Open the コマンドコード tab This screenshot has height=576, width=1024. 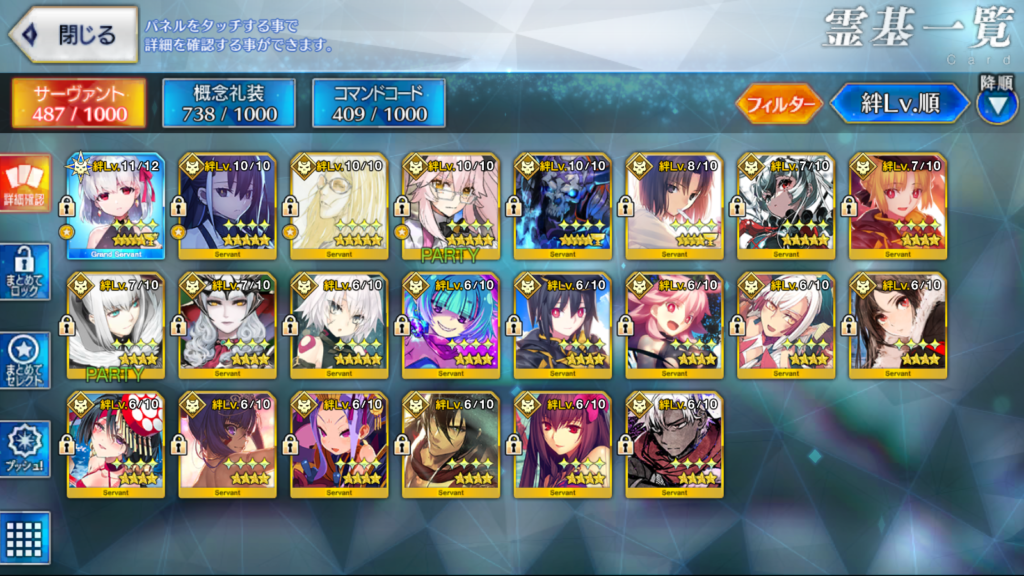coord(378,103)
